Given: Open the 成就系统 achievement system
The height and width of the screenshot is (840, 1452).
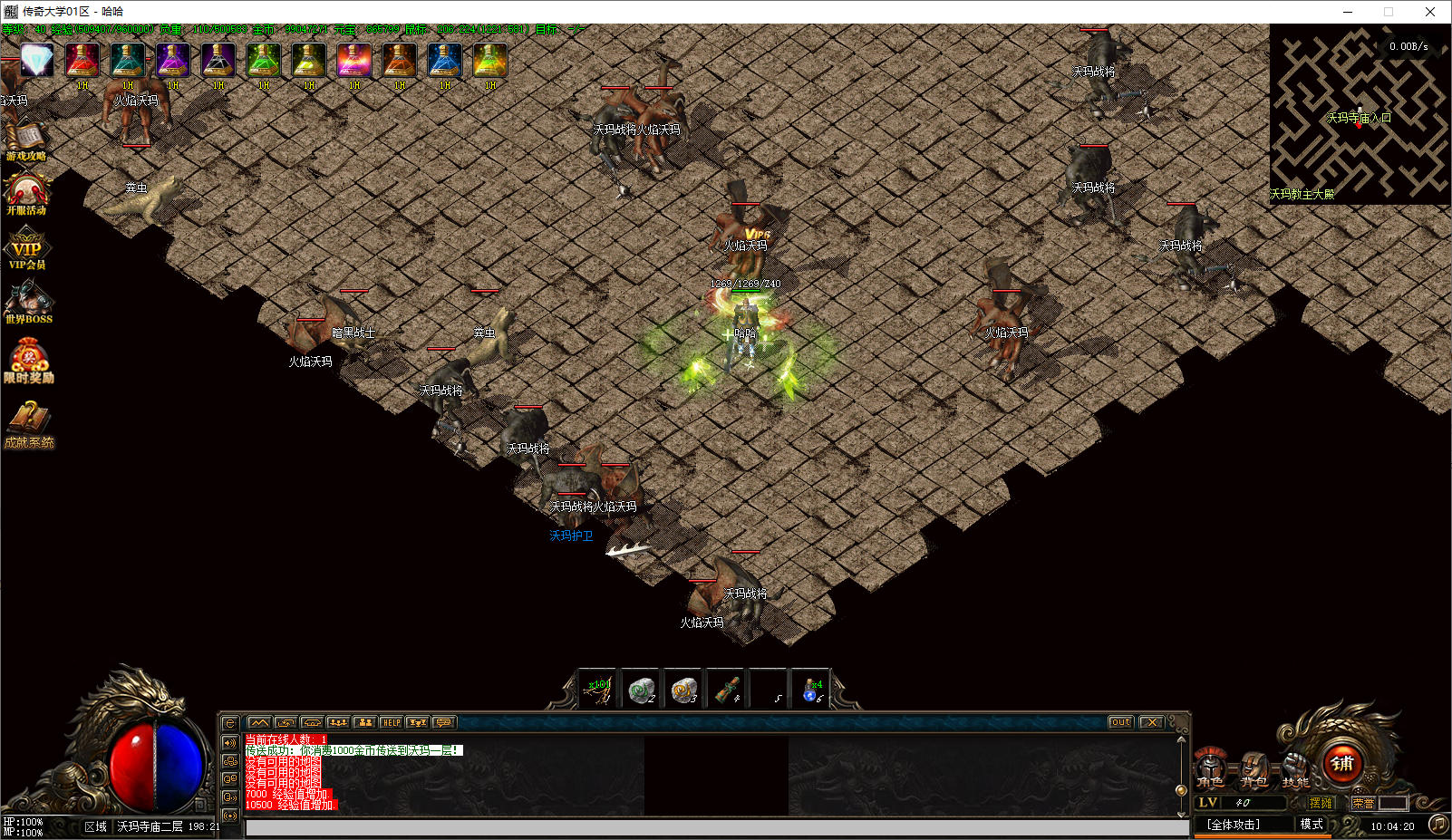Looking at the screenshot, I should point(29,424).
